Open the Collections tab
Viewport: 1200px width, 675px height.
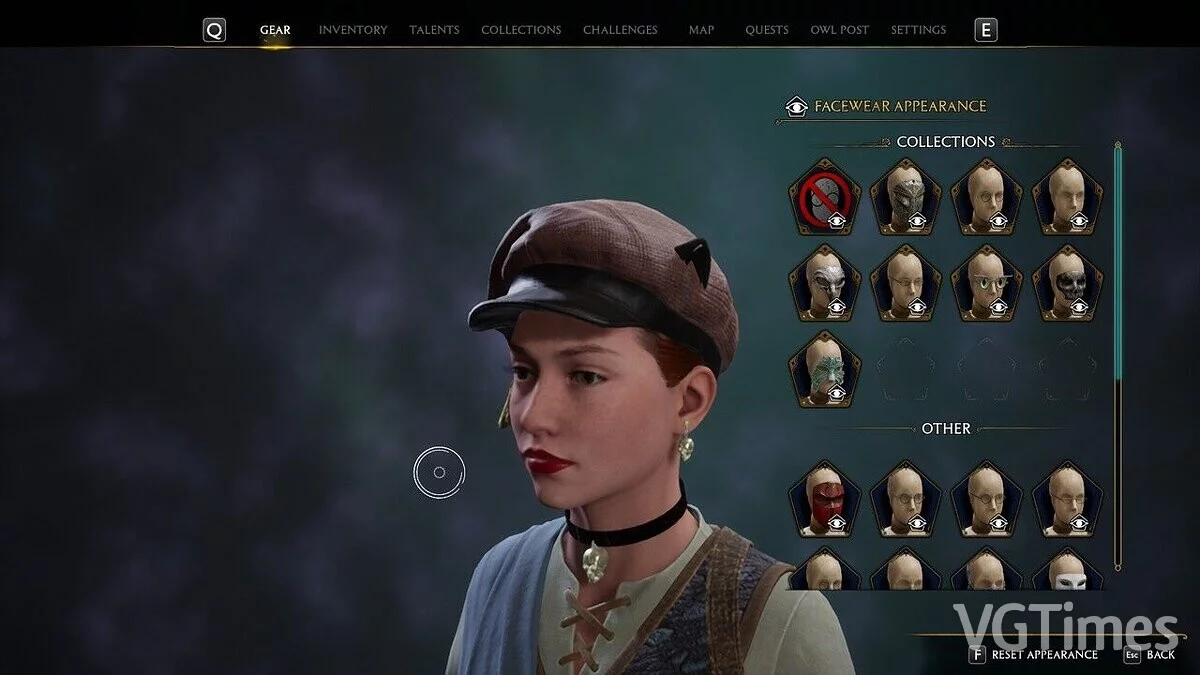pos(521,30)
